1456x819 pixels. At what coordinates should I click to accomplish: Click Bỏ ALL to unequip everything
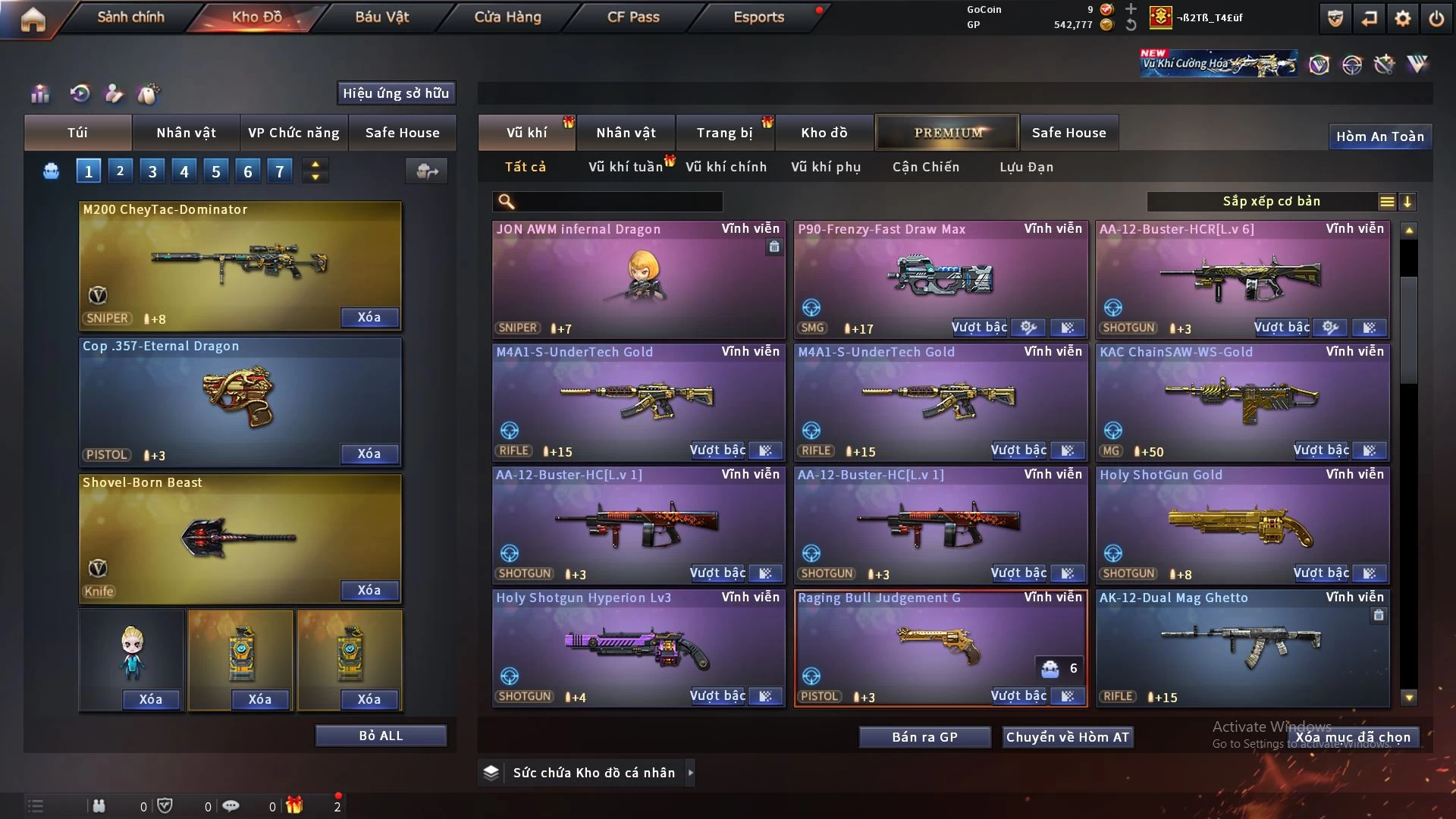(x=381, y=736)
